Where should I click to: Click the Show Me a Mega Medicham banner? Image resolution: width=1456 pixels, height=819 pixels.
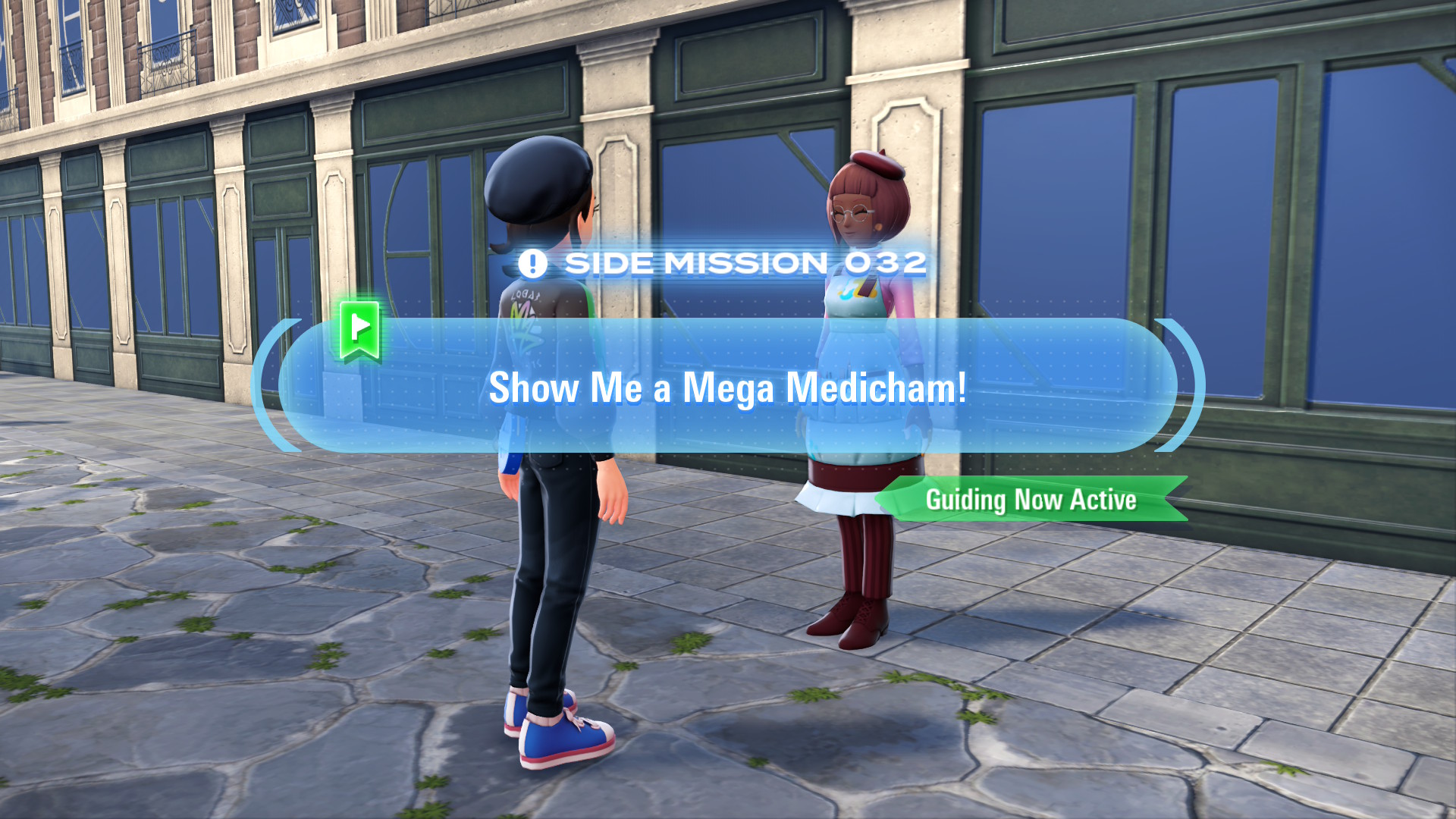(728, 387)
